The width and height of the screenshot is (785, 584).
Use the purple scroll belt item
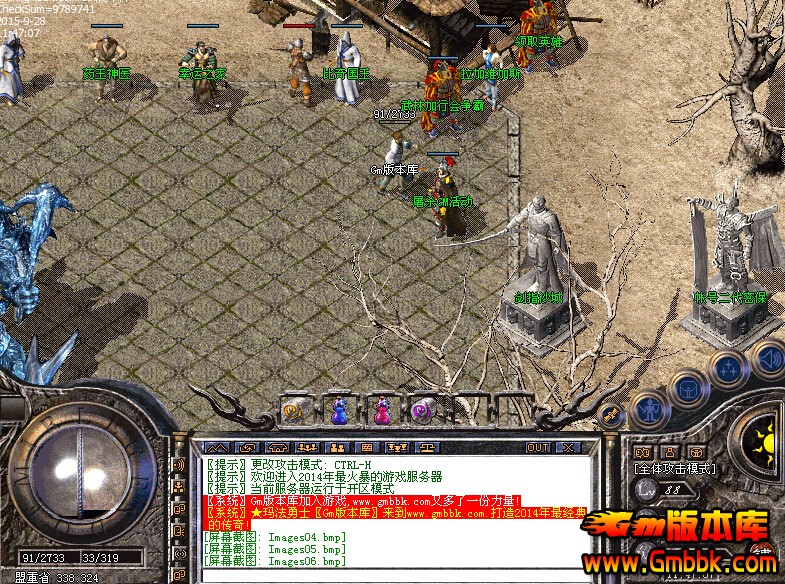click(422, 408)
